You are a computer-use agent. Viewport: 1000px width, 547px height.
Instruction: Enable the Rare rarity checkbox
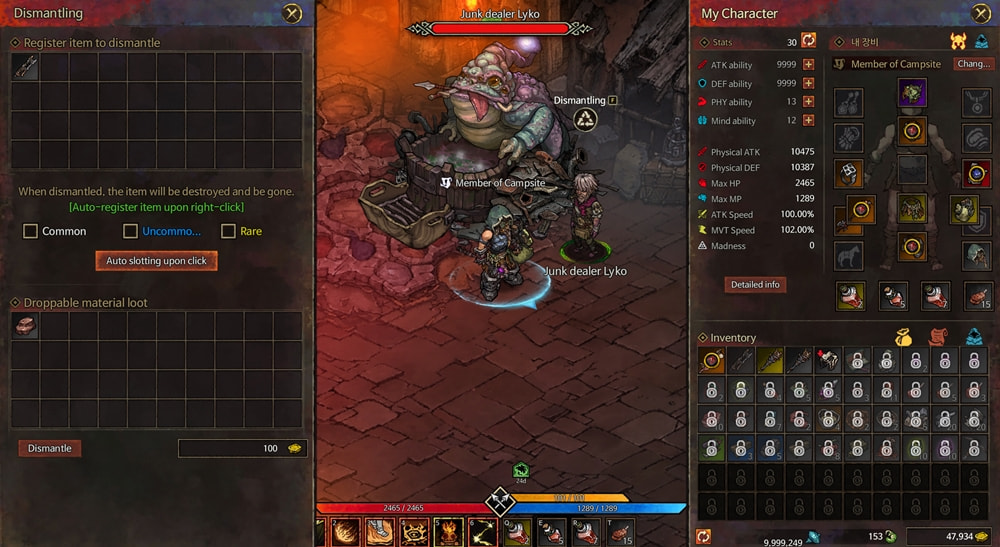point(228,231)
